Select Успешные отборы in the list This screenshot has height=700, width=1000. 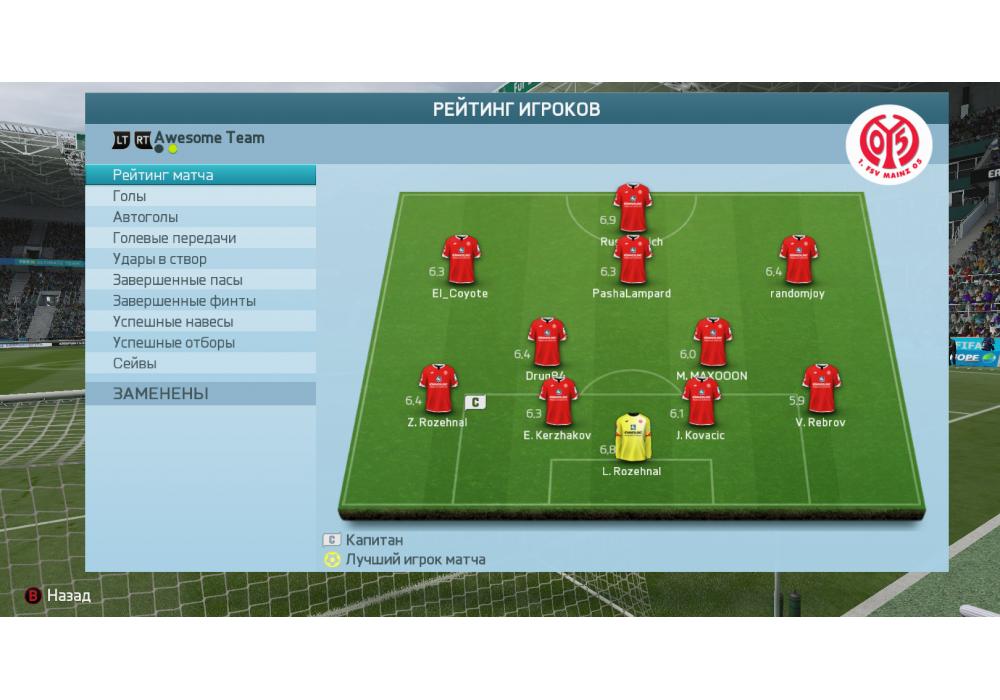(x=200, y=343)
